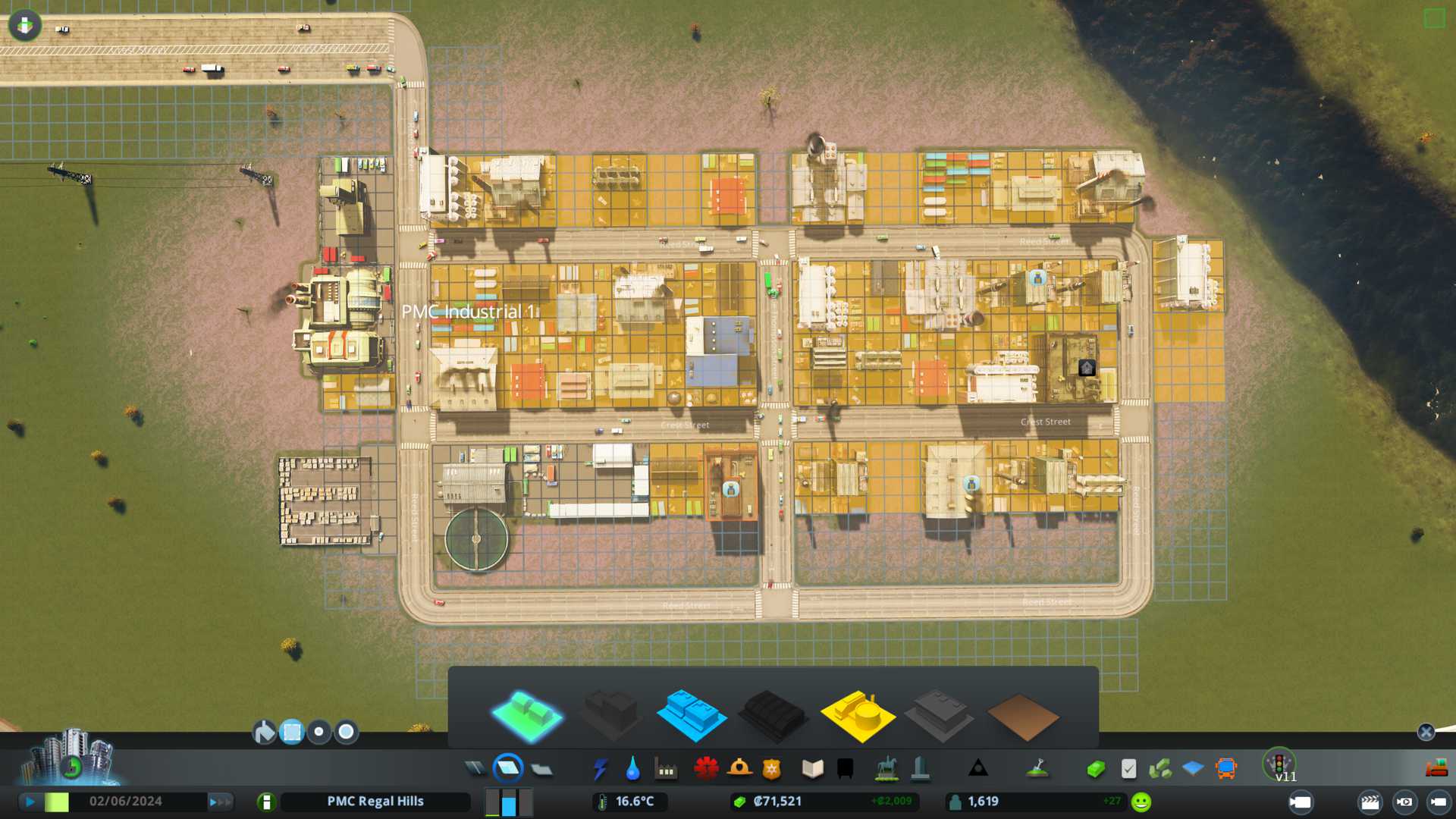The height and width of the screenshot is (819, 1456).
Task: Open the Landscaping shovel menu
Action: (1037, 769)
